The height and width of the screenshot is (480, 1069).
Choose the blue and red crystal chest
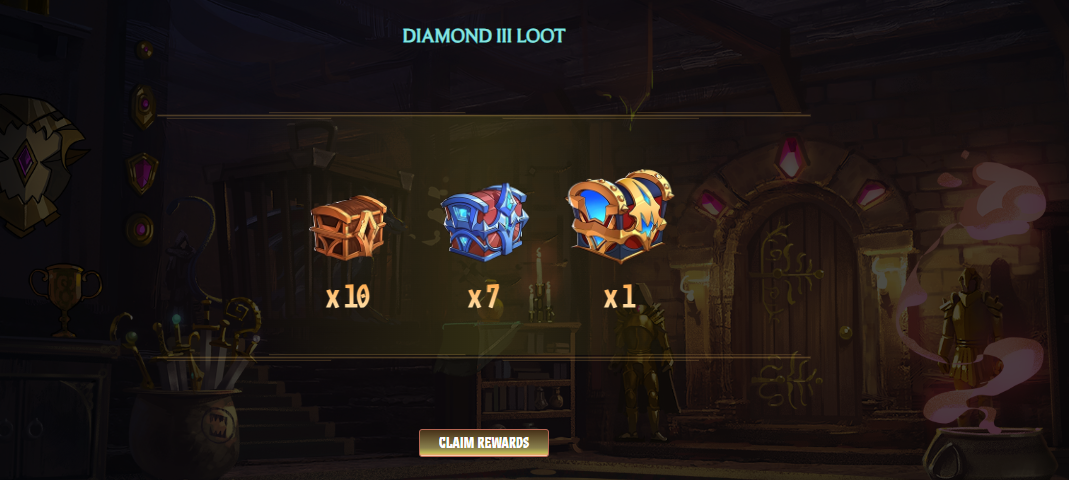click(x=484, y=222)
